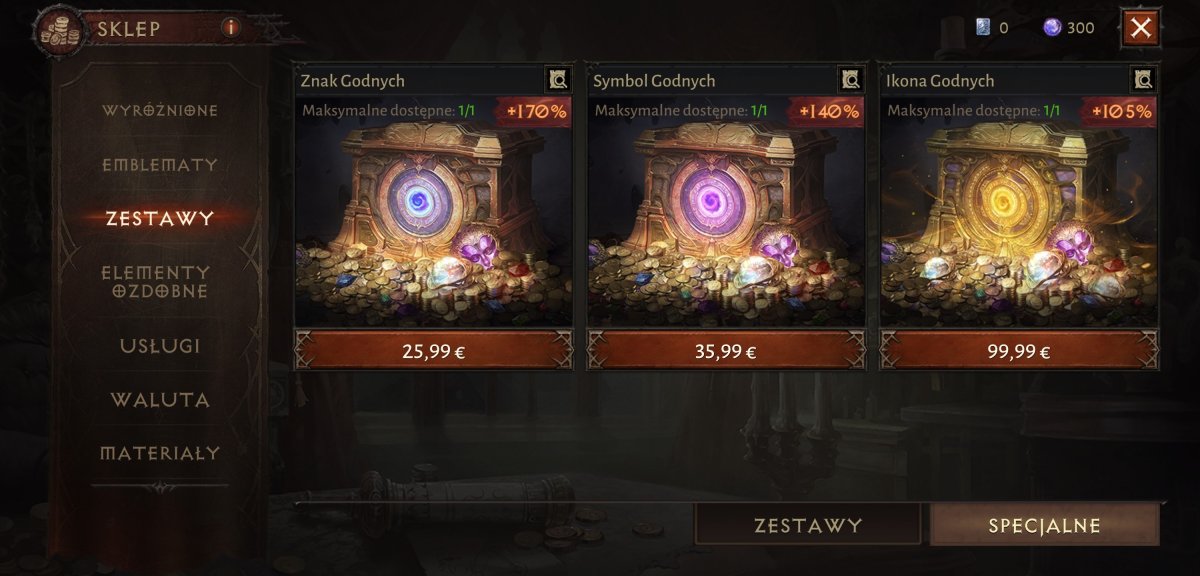Purchase Ikona Godnych for 99,99 €
Screen dimensions: 1200x576
tap(1019, 351)
